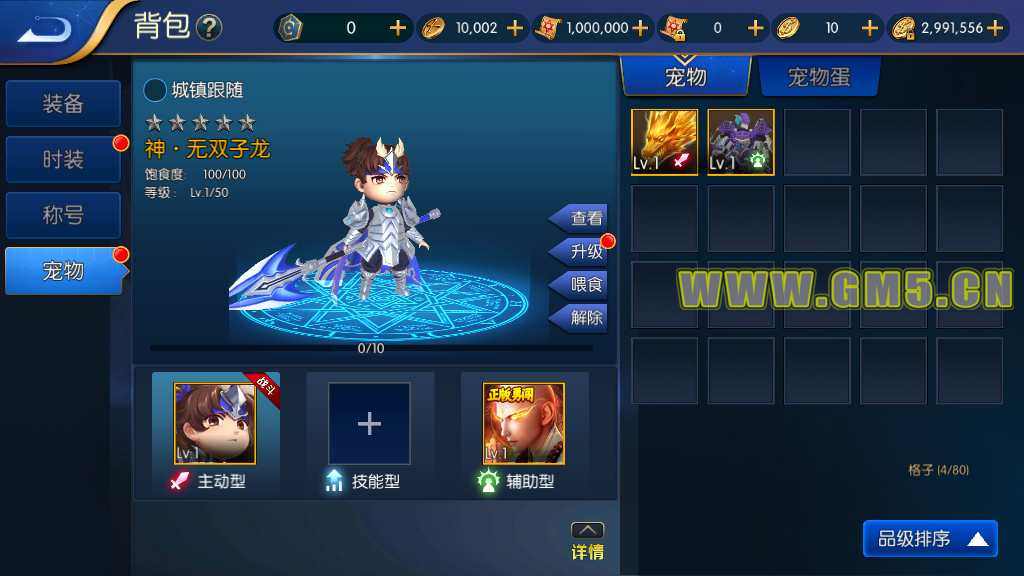Viewport: 1024px width, 576px height.
Task: Select the 称号 title tab
Action: 63,215
